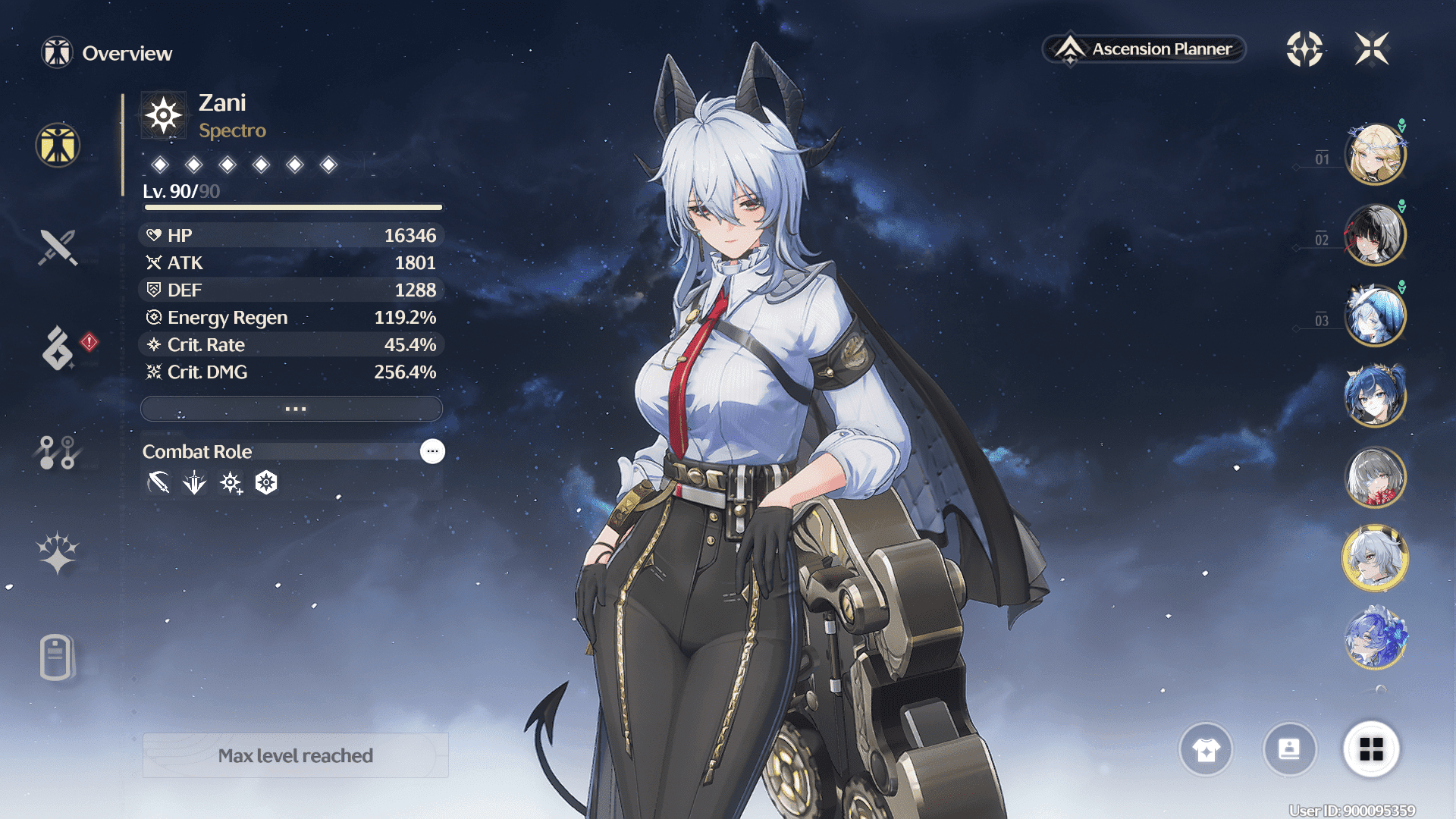The width and height of the screenshot is (1456, 819).
Task: Open the Ascension Planner
Action: 1144,49
